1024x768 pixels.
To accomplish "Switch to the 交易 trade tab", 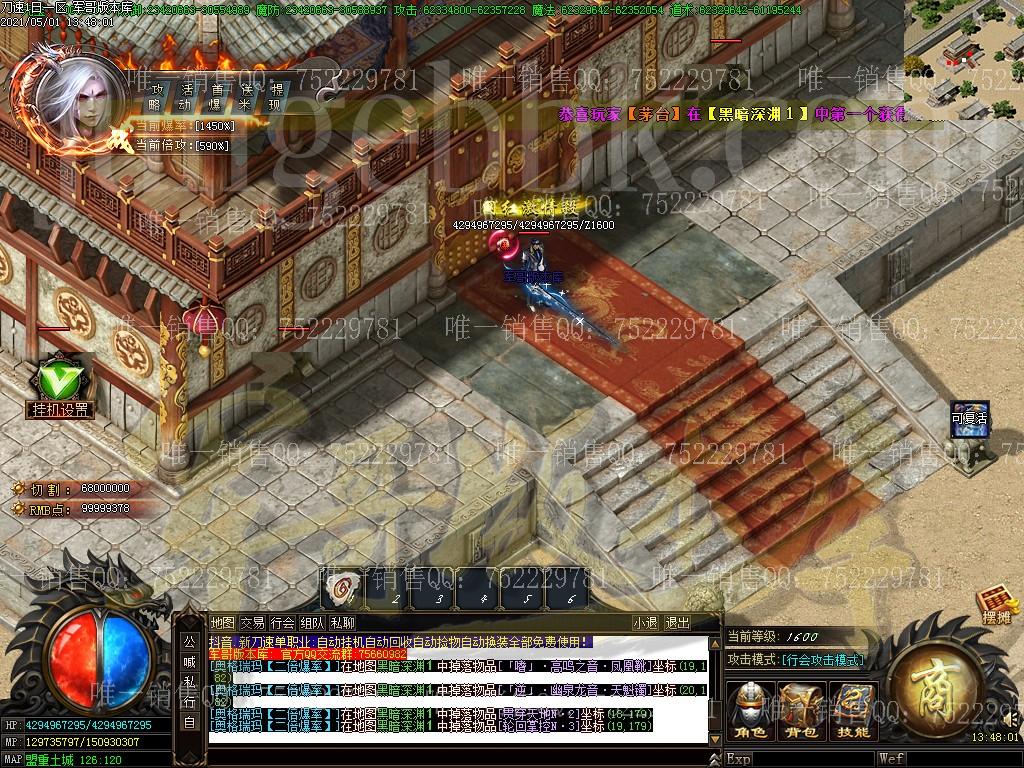I will tap(253, 623).
